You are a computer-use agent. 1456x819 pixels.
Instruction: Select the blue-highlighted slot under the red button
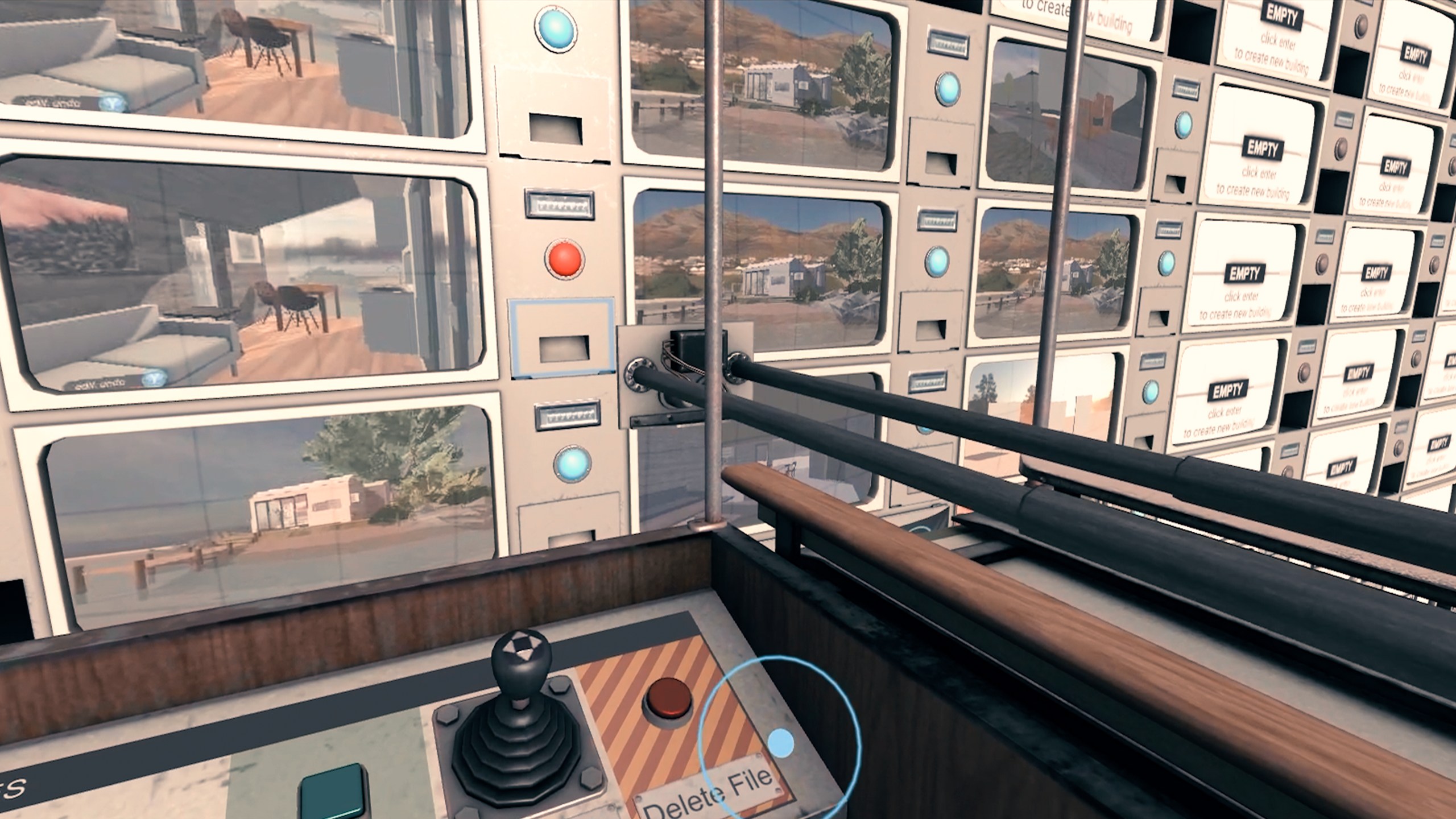562,338
